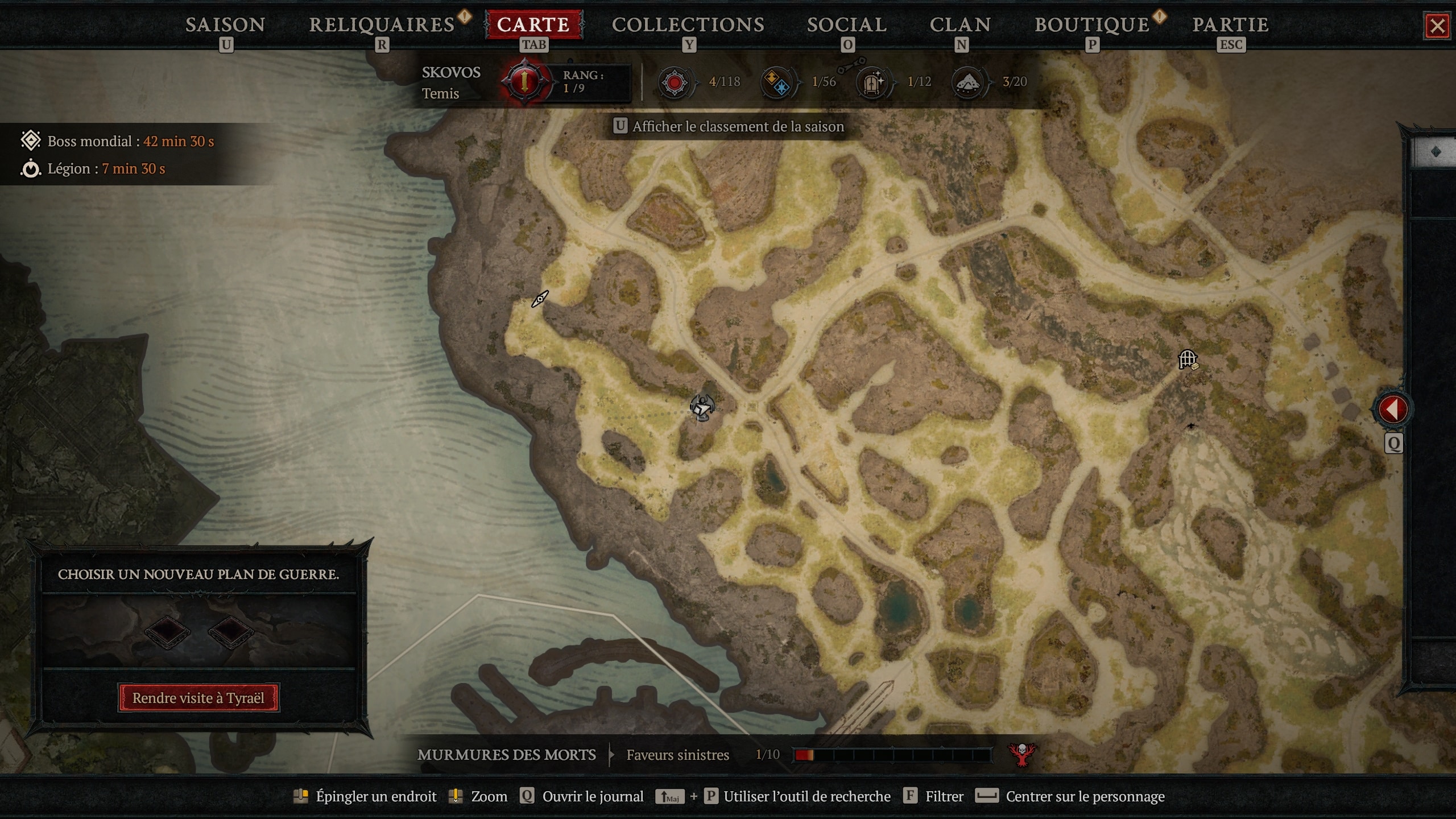This screenshot has height=819, width=1456.
Task: Switch to the COLLECTIONS tab
Action: 689,24
